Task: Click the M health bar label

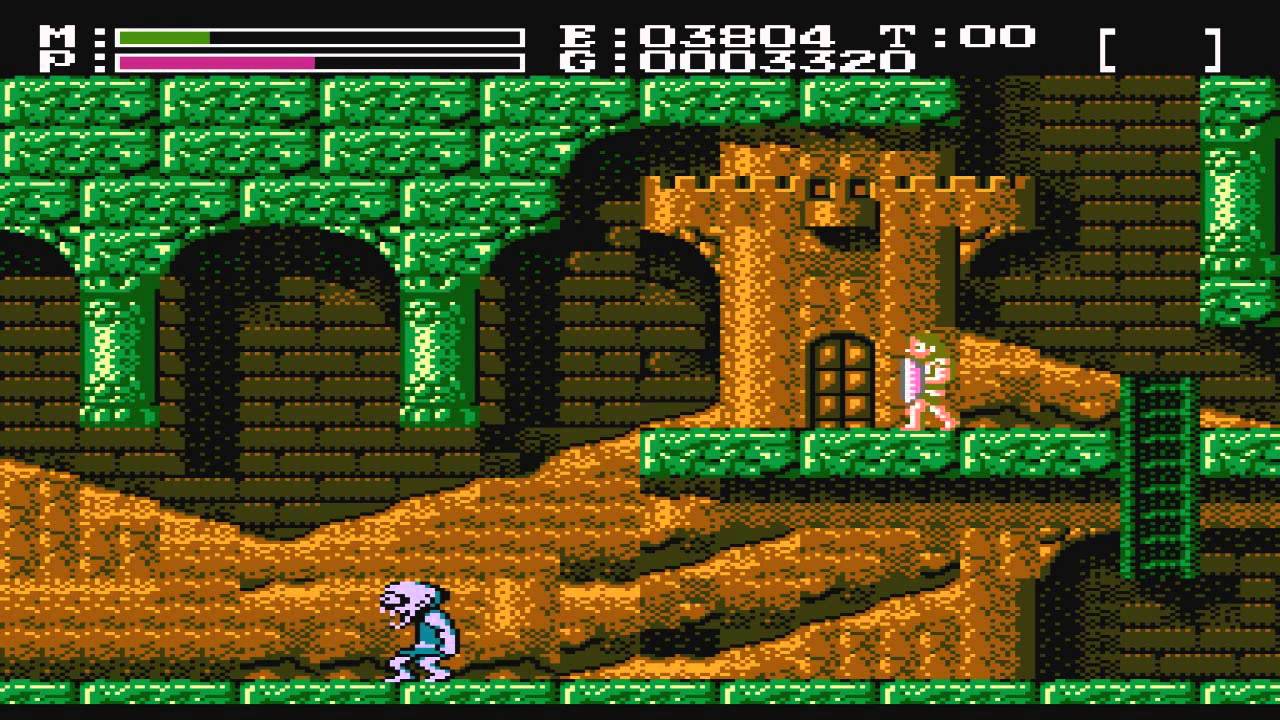Action: click(57, 35)
